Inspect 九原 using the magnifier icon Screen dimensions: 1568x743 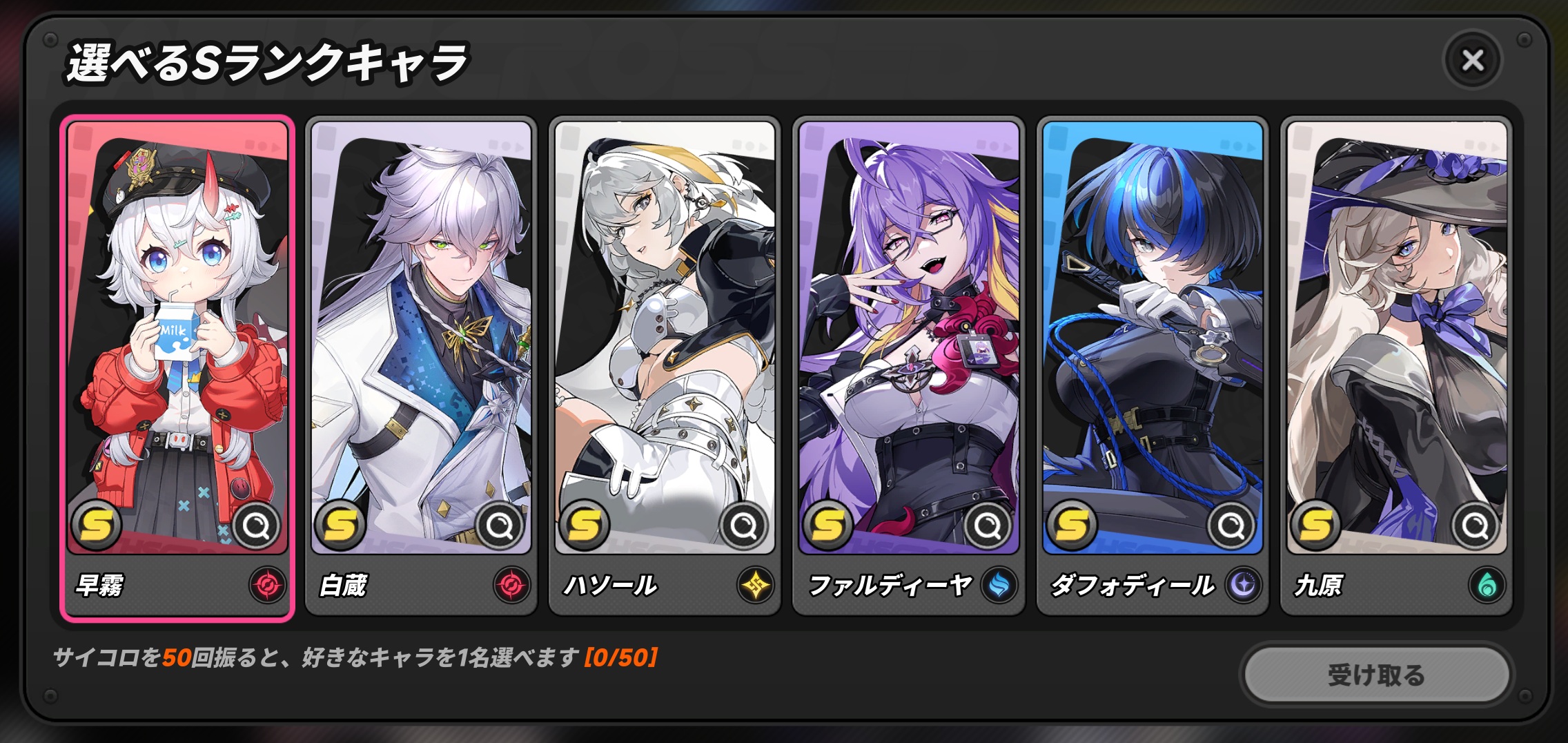click(1476, 527)
